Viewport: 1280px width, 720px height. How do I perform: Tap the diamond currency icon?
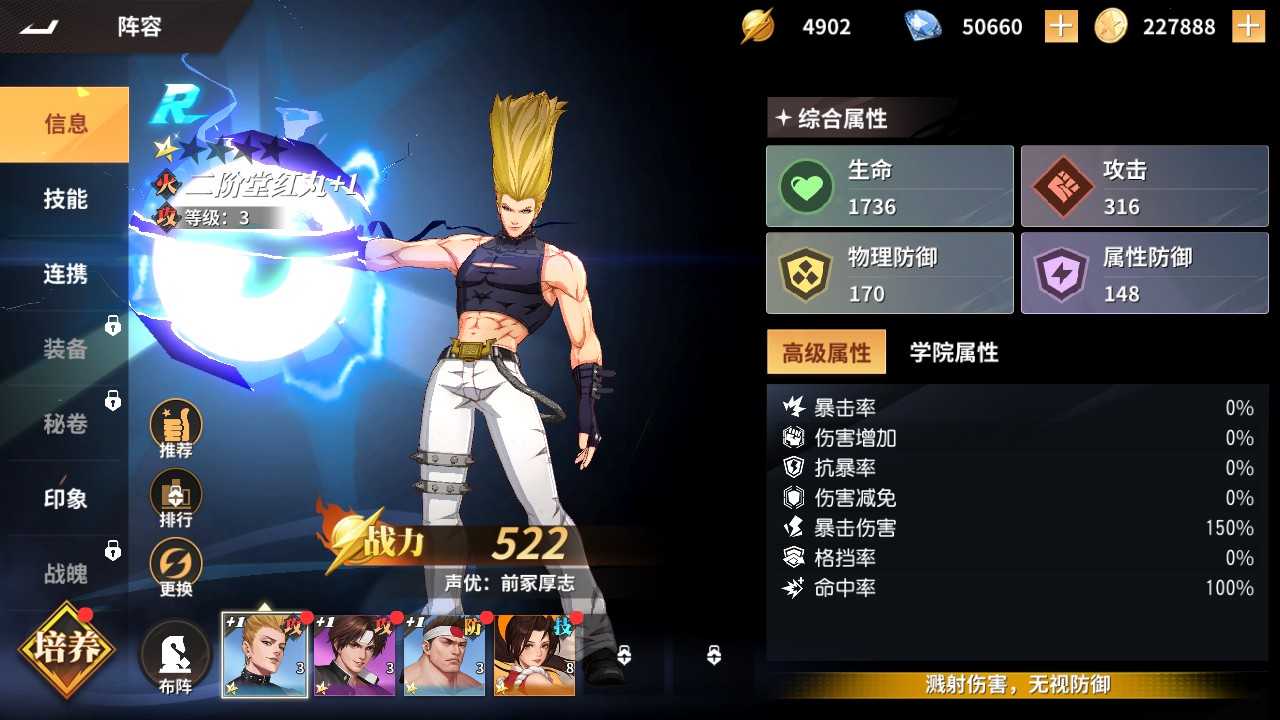(x=919, y=26)
